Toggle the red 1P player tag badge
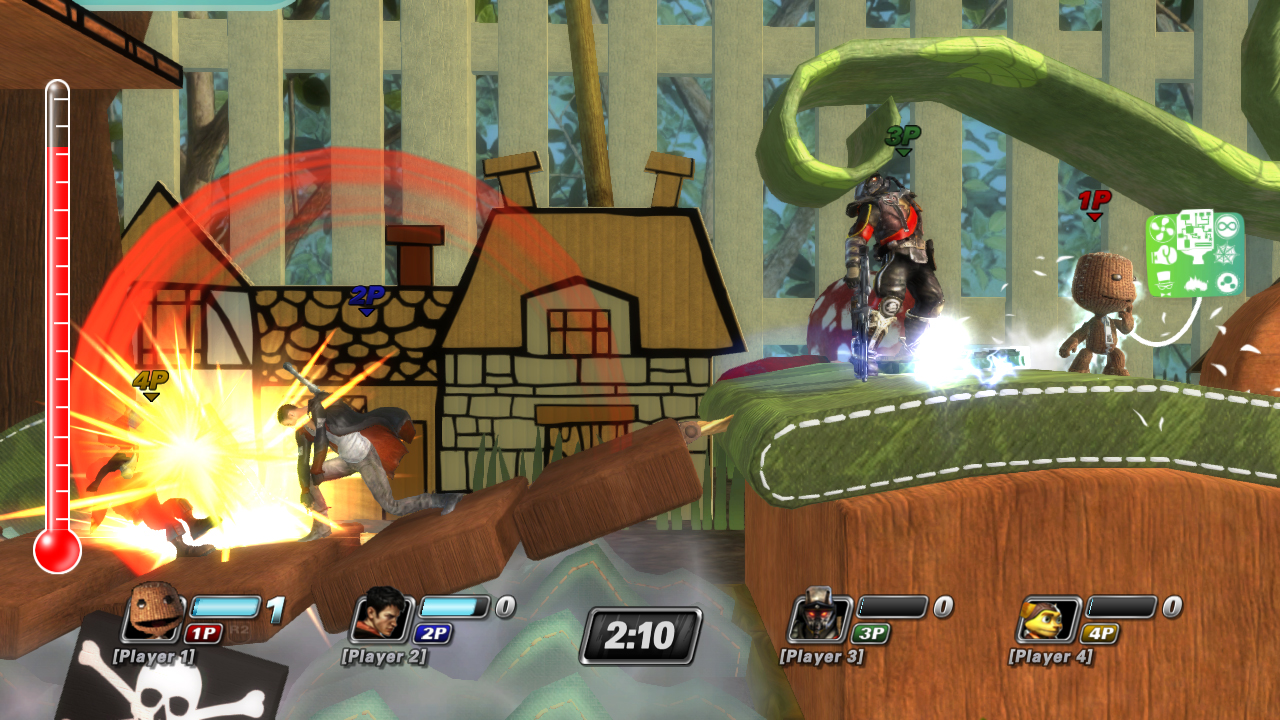 [1095, 198]
